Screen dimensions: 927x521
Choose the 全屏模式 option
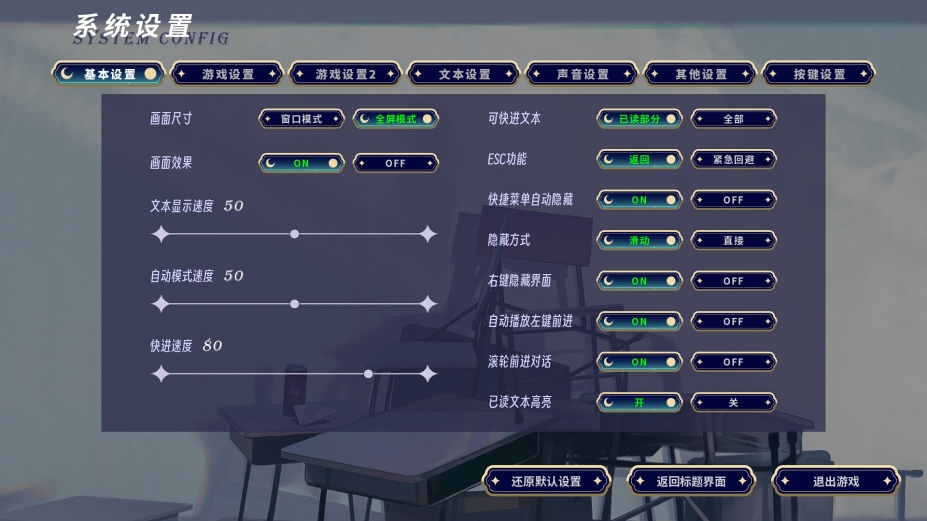[x=396, y=119]
